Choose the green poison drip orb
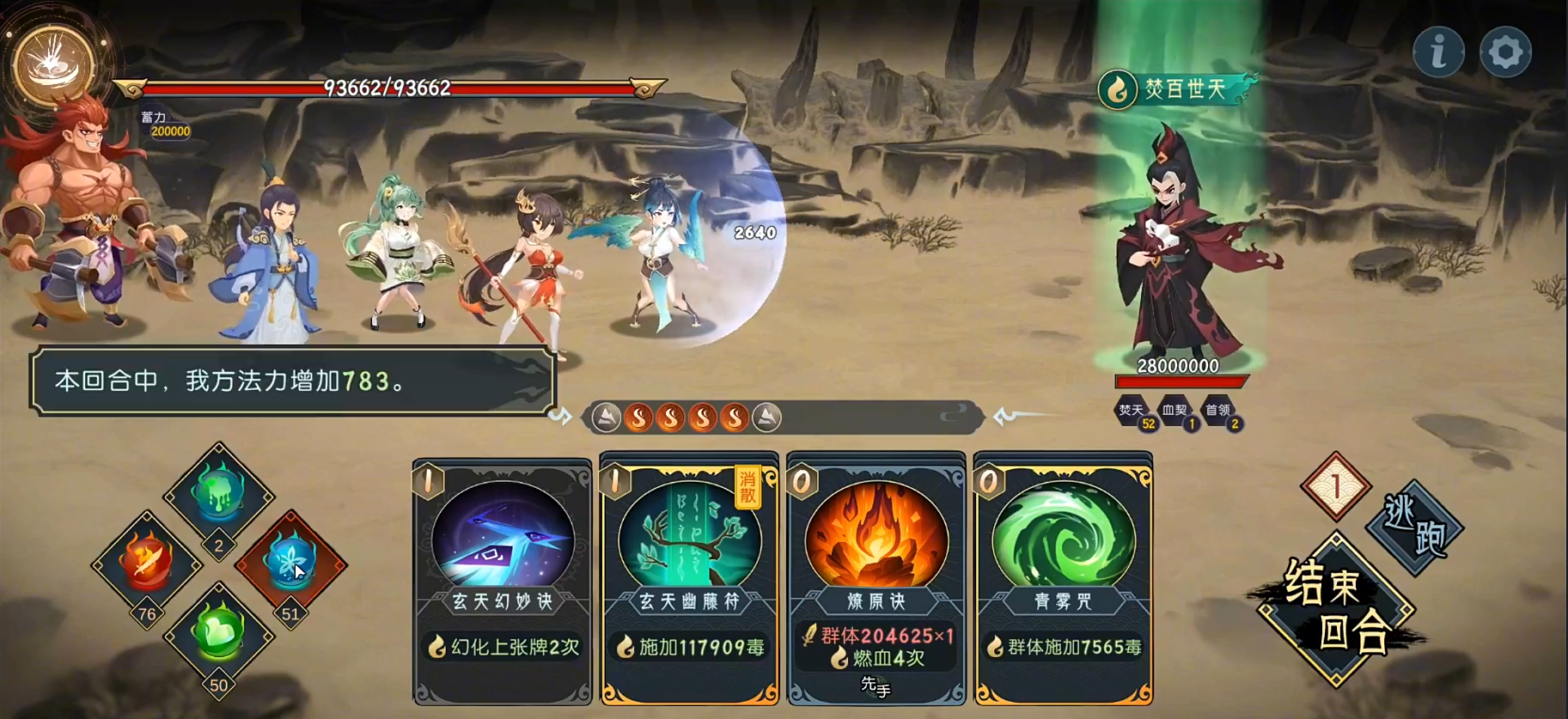This screenshot has width=1568, height=719. (218, 492)
